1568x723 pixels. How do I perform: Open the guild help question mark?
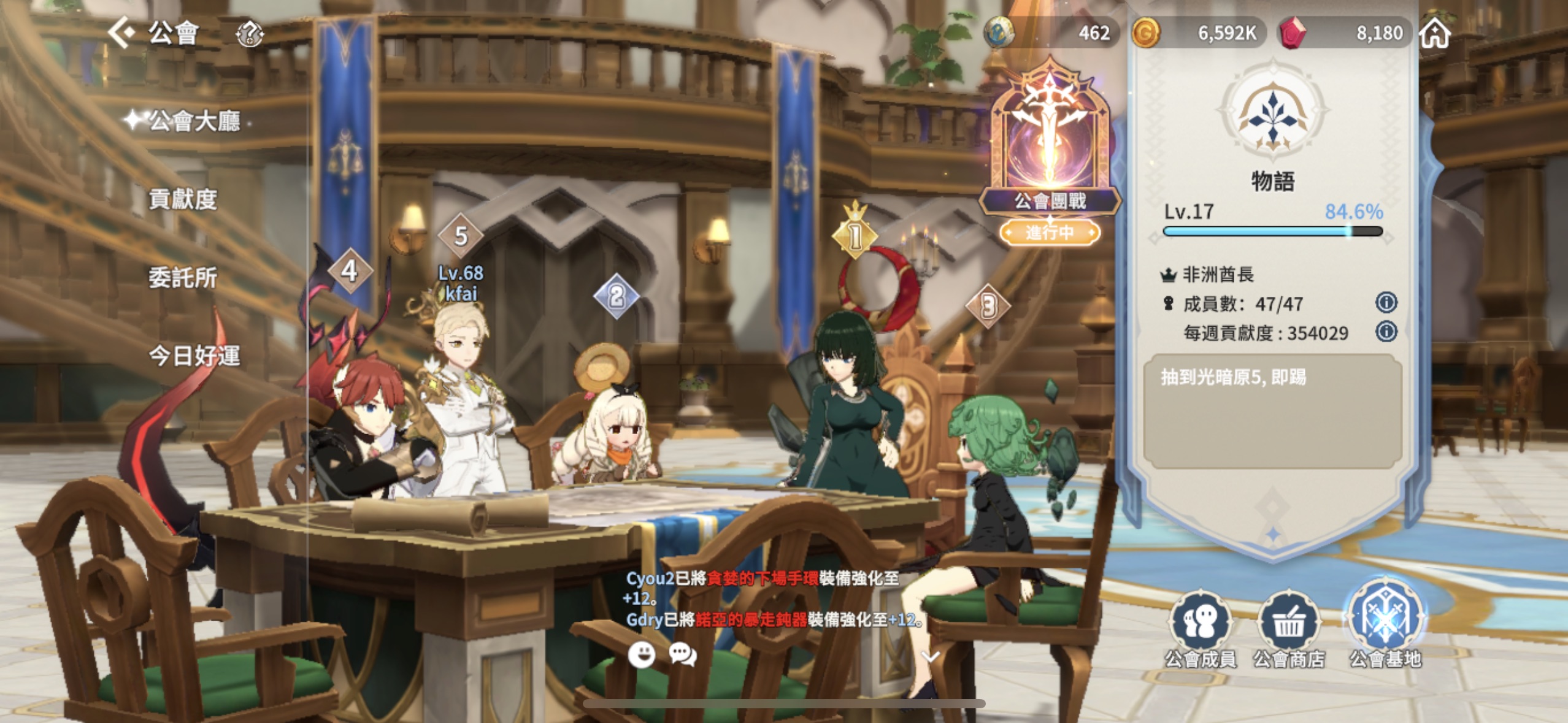pyautogui.click(x=250, y=34)
